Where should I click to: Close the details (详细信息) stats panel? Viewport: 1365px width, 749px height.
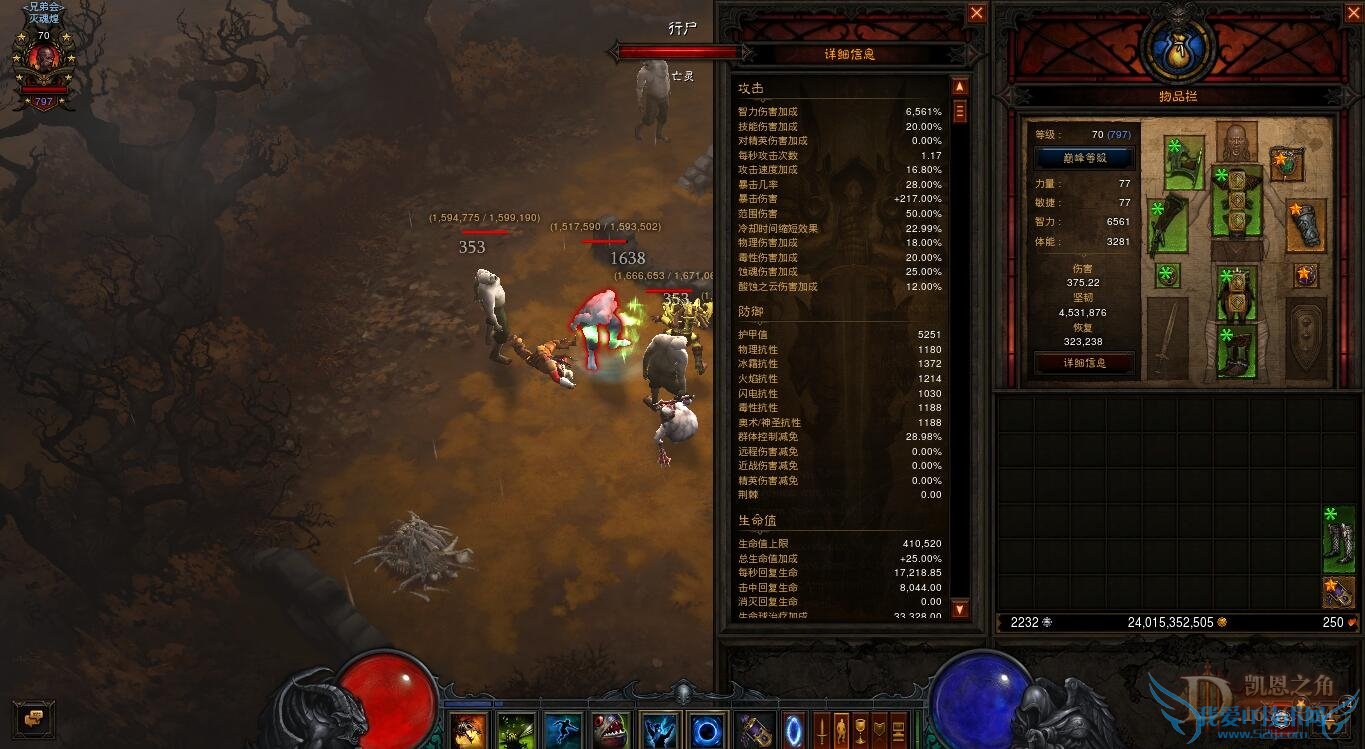click(x=977, y=13)
